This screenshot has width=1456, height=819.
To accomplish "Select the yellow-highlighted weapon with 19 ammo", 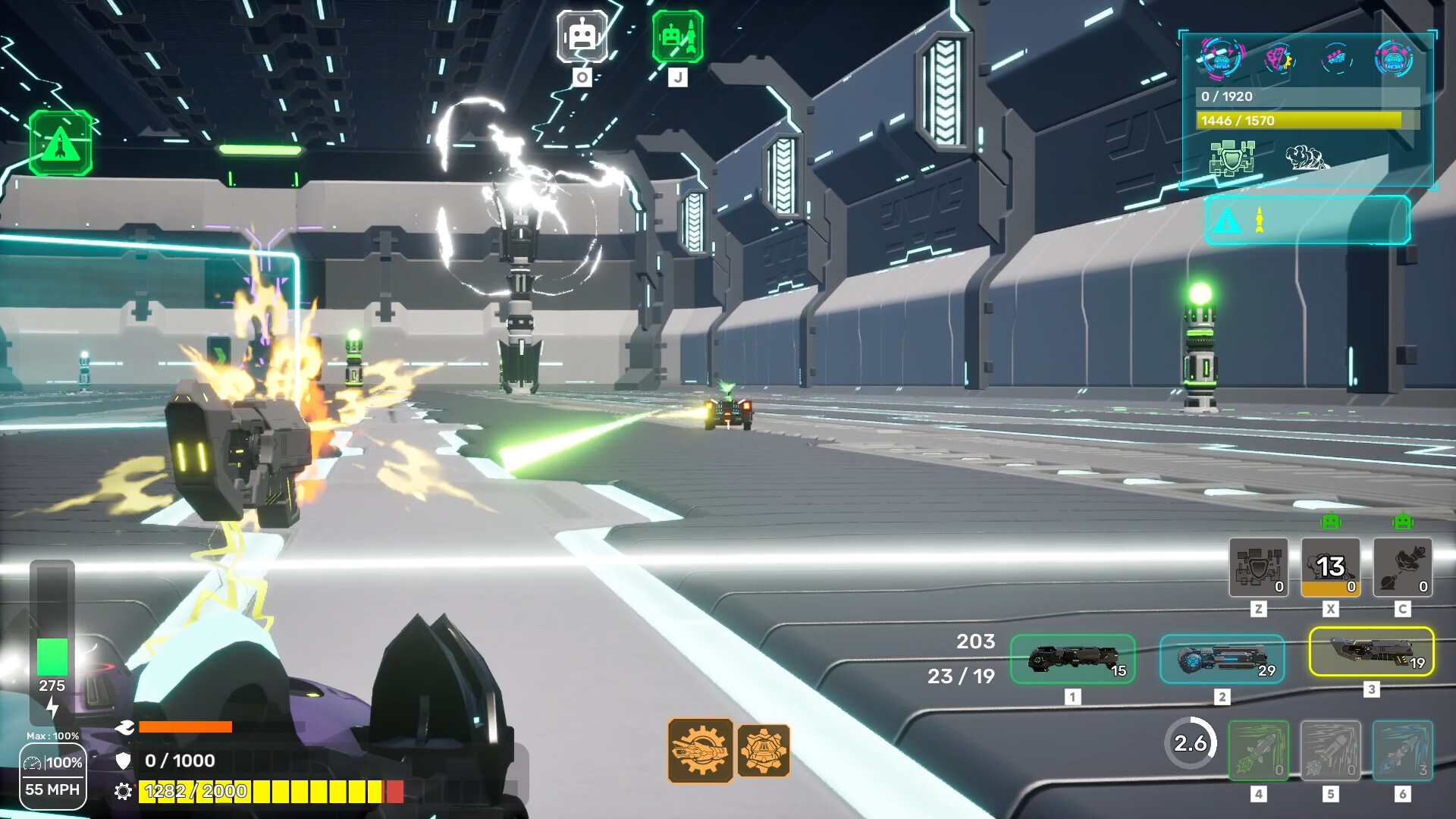I will tap(1371, 651).
